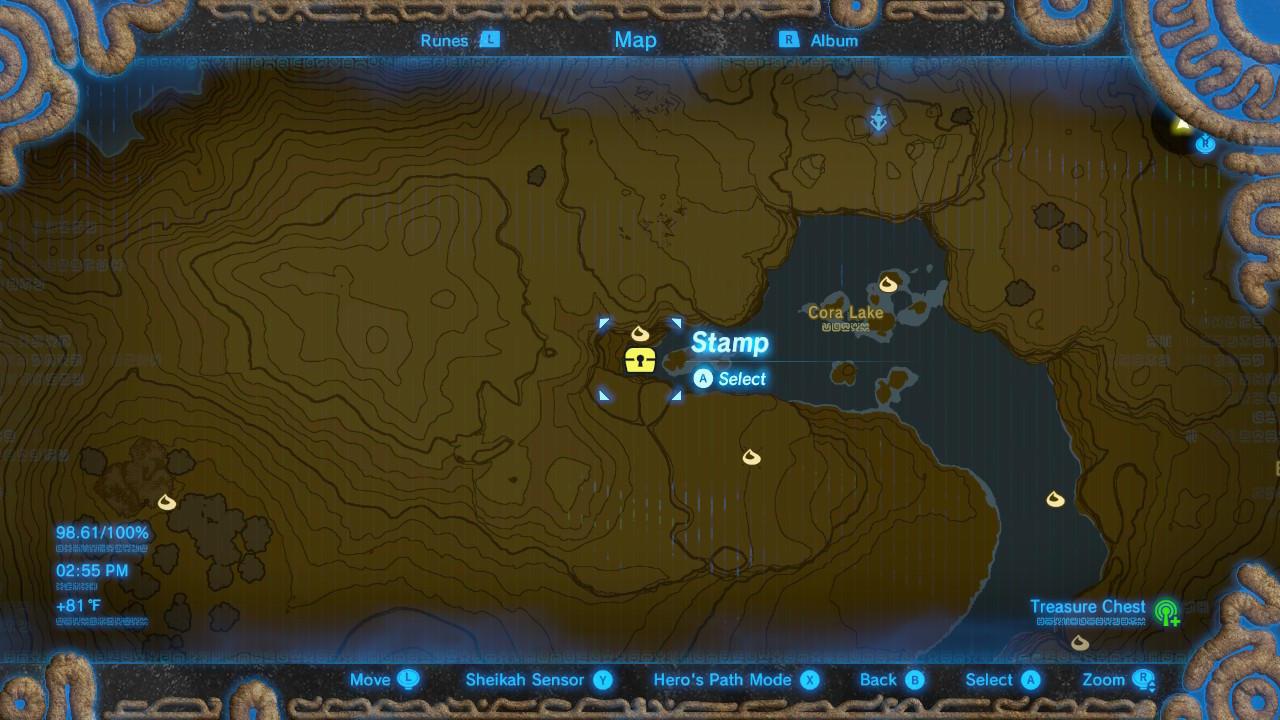Select the cooking pot icon below the stamp

pos(752,457)
